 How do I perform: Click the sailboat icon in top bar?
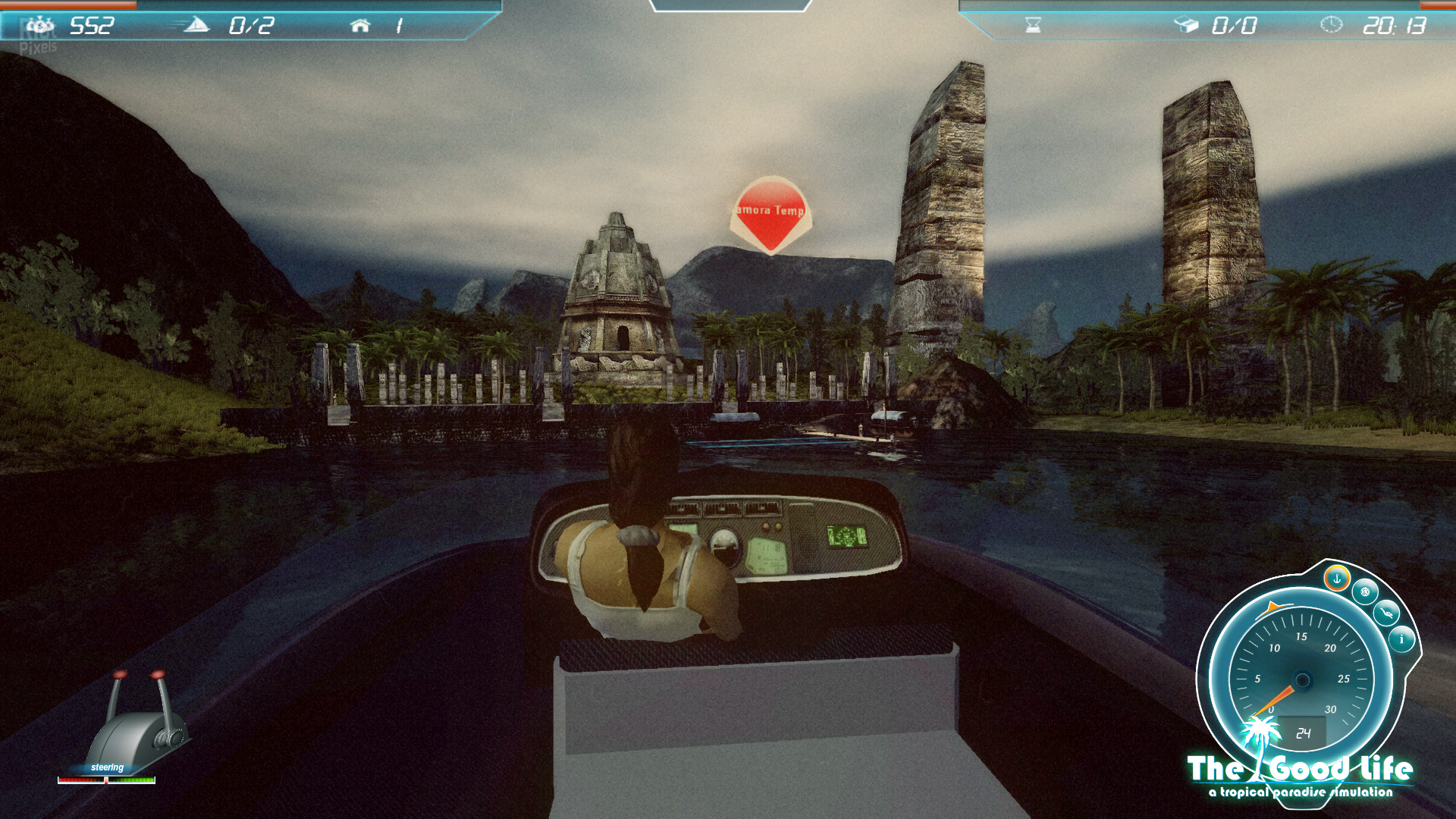[196, 26]
